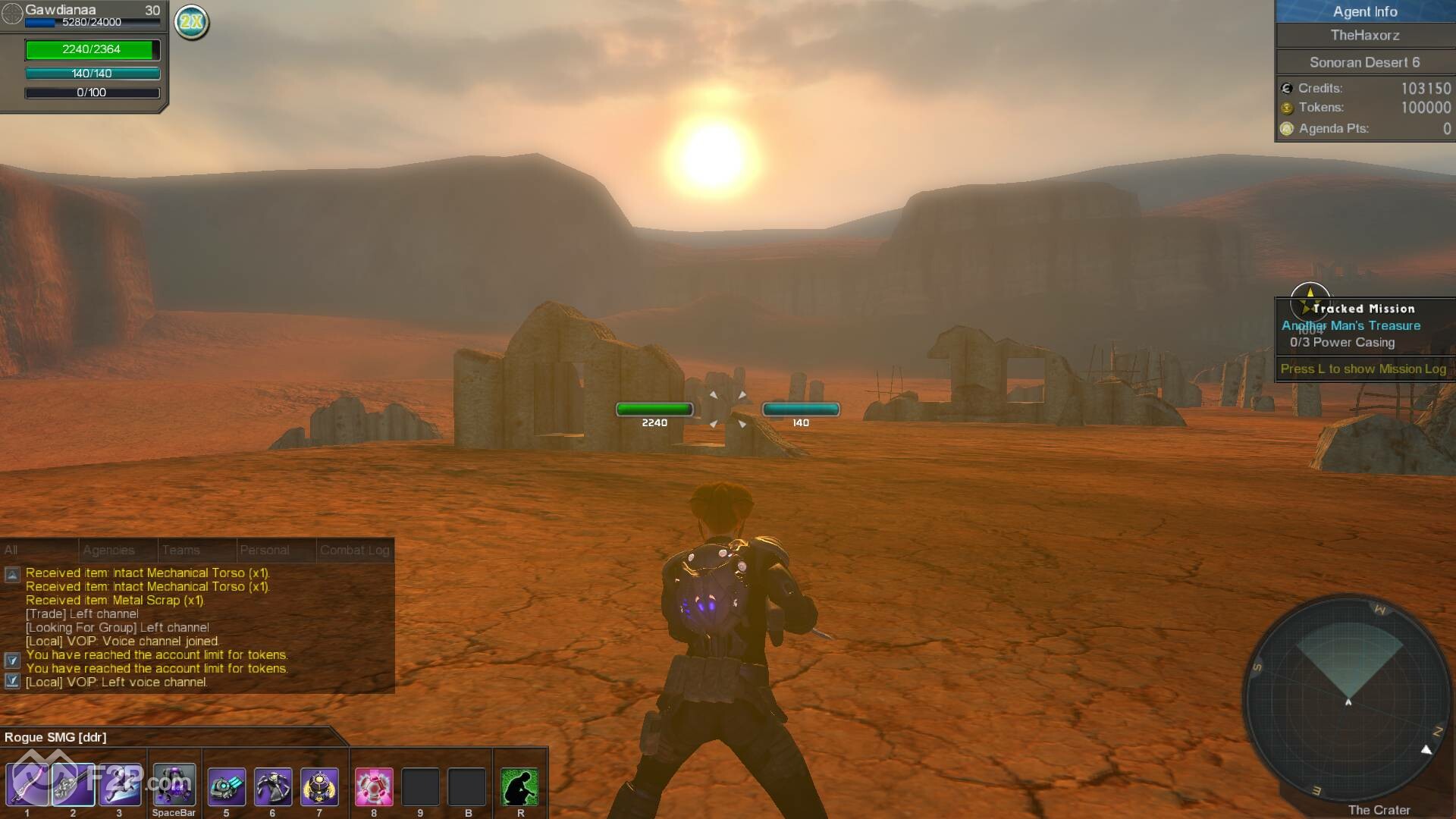The height and width of the screenshot is (819, 1456).
Task: Toggle the green crouch icon
Action: [520, 786]
